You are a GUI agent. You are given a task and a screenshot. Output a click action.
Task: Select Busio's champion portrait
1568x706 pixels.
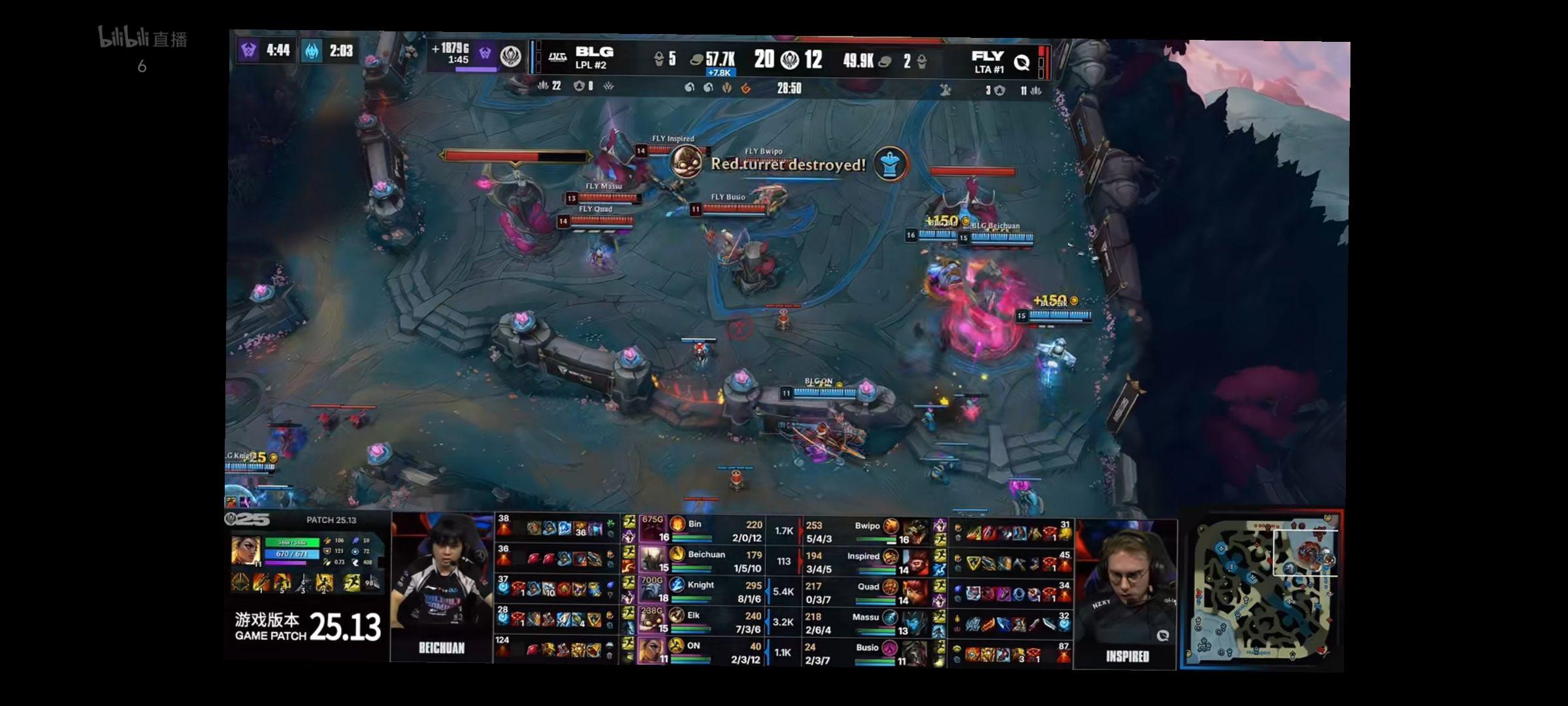coord(916,651)
